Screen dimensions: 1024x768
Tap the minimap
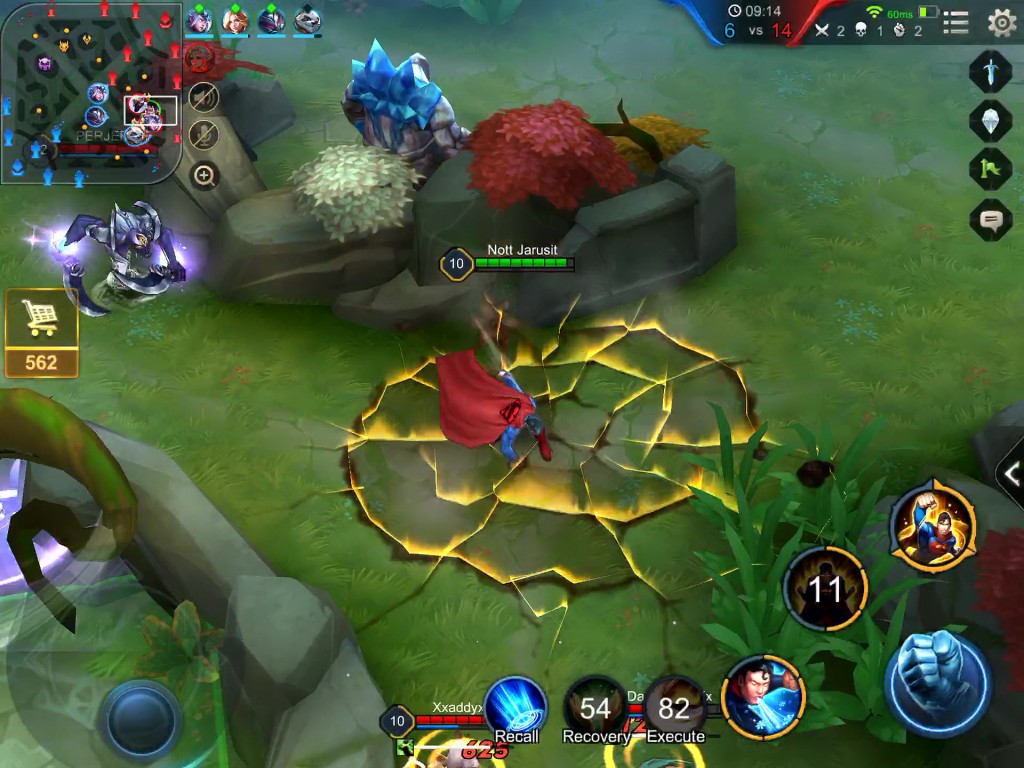(90, 92)
